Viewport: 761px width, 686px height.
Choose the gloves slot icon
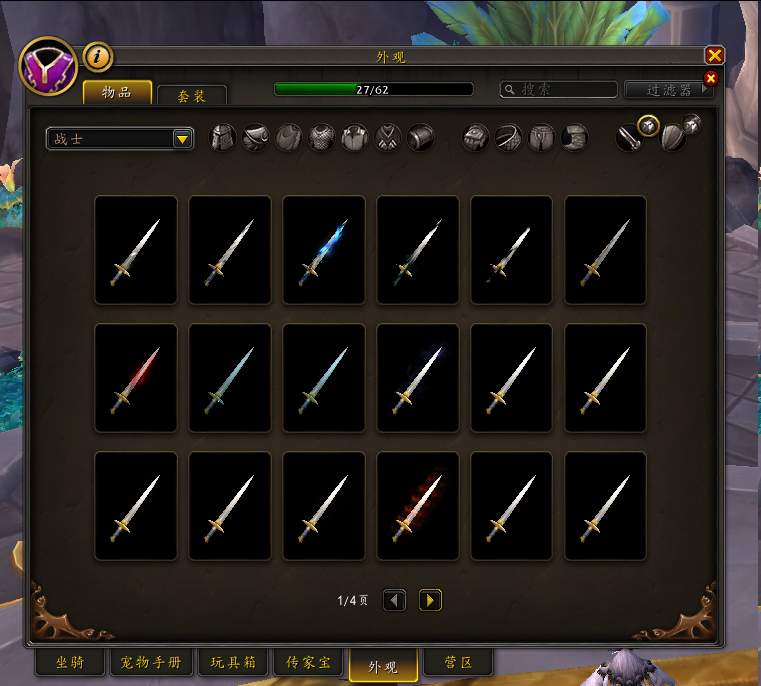475,138
